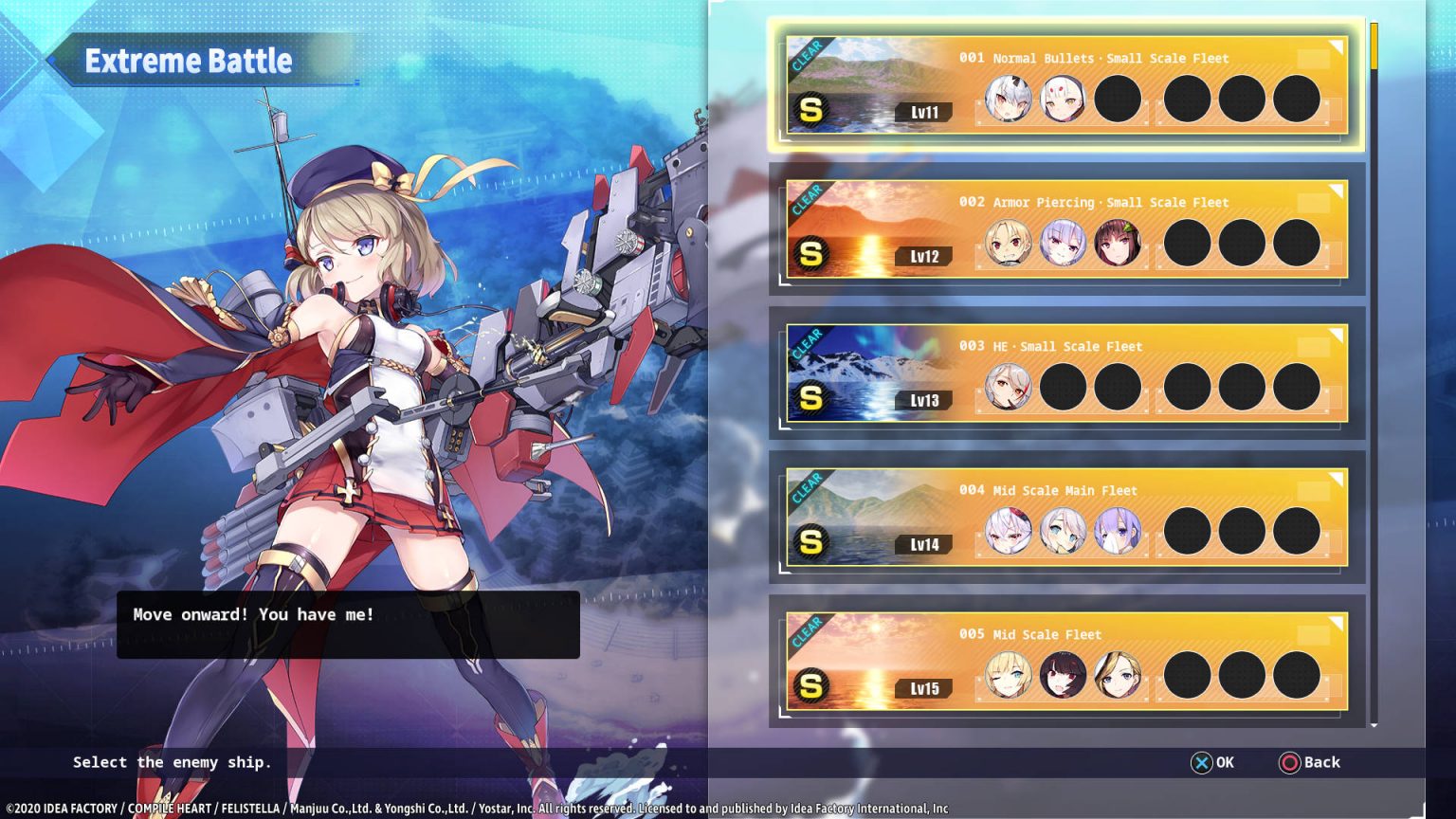Image resolution: width=1456 pixels, height=819 pixels.
Task: Select the blonde portrait in stage 002
Action: click(1008, 243)
